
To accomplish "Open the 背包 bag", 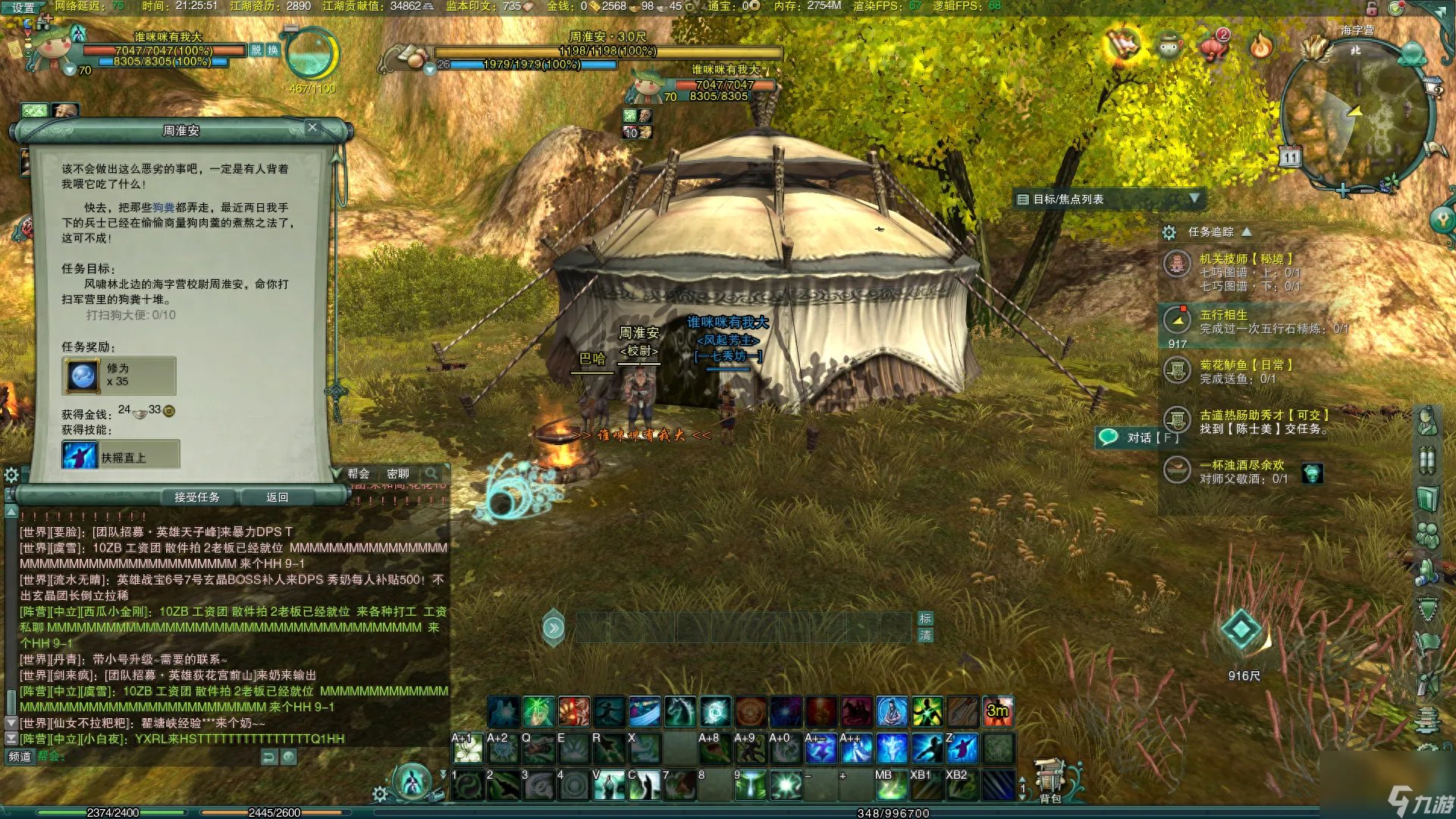I will tap(1050, 783).
